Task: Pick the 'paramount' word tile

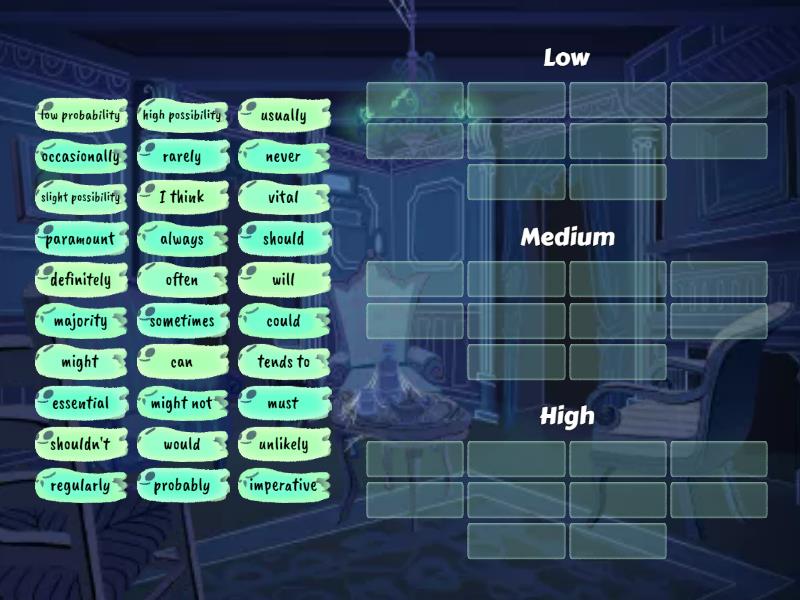Action: pyautogui.click(x=80, y=239)
